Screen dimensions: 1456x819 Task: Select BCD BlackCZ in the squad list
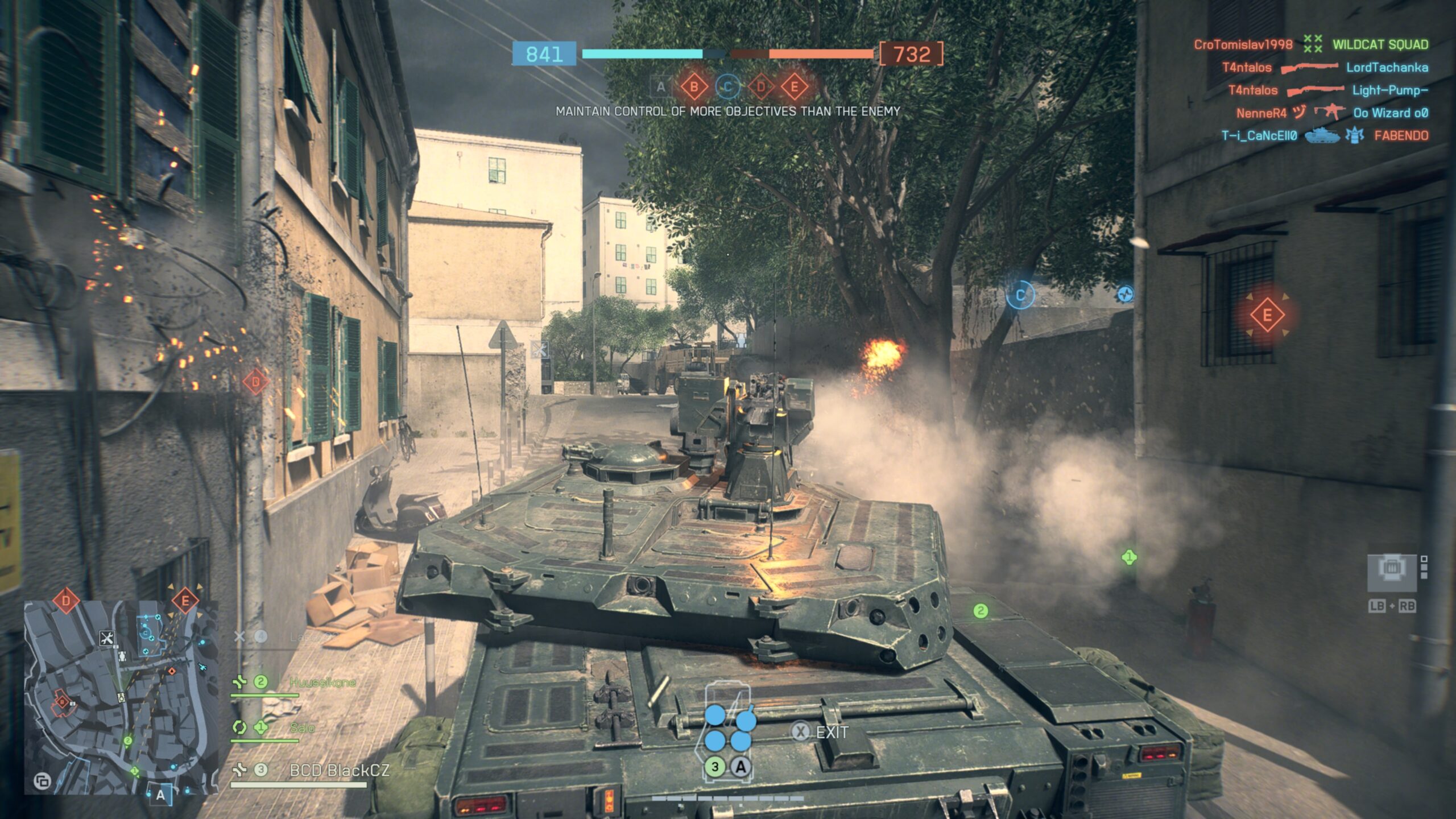339,770
